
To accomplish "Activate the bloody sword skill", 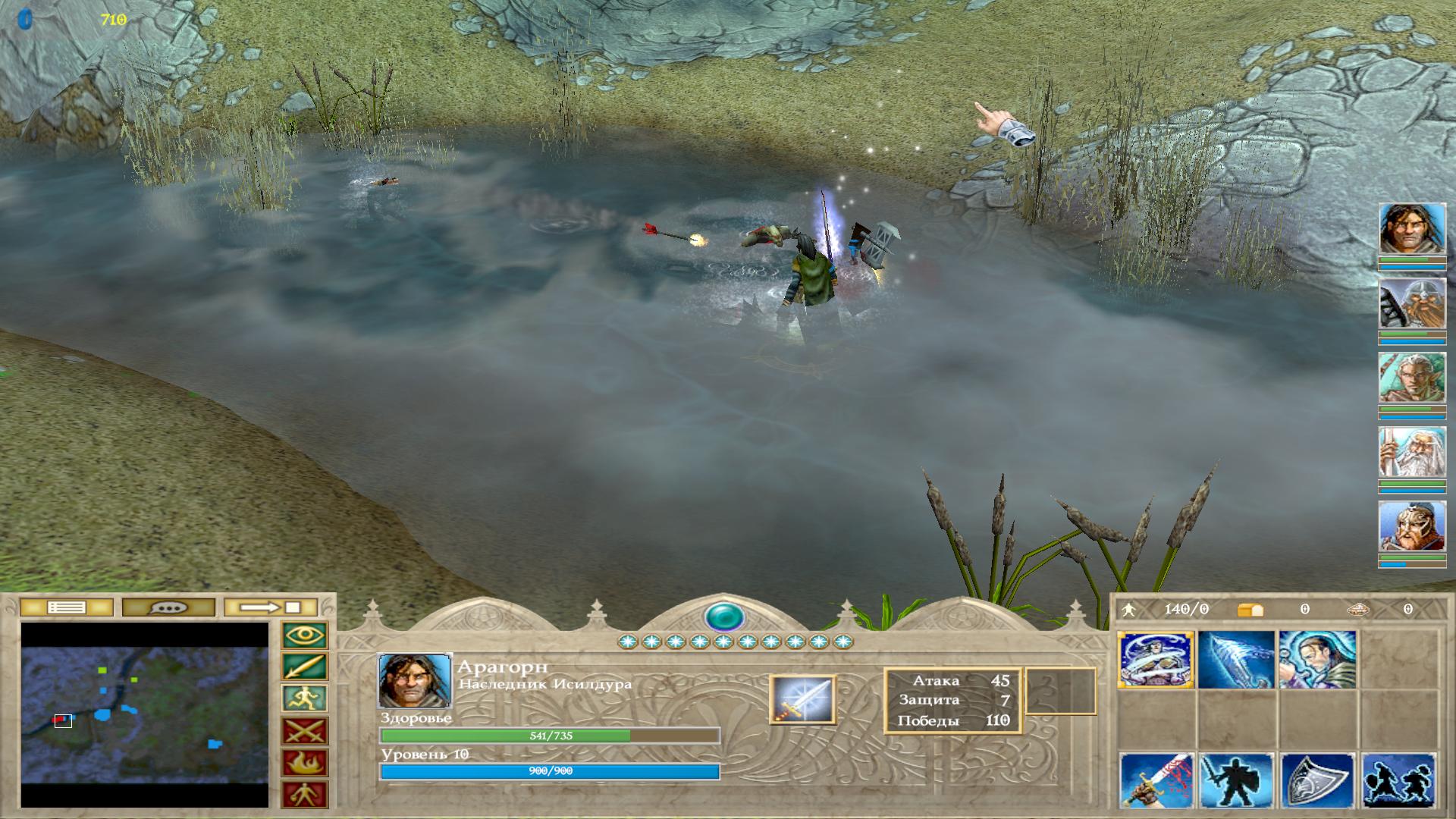I will pos(1156,781).
